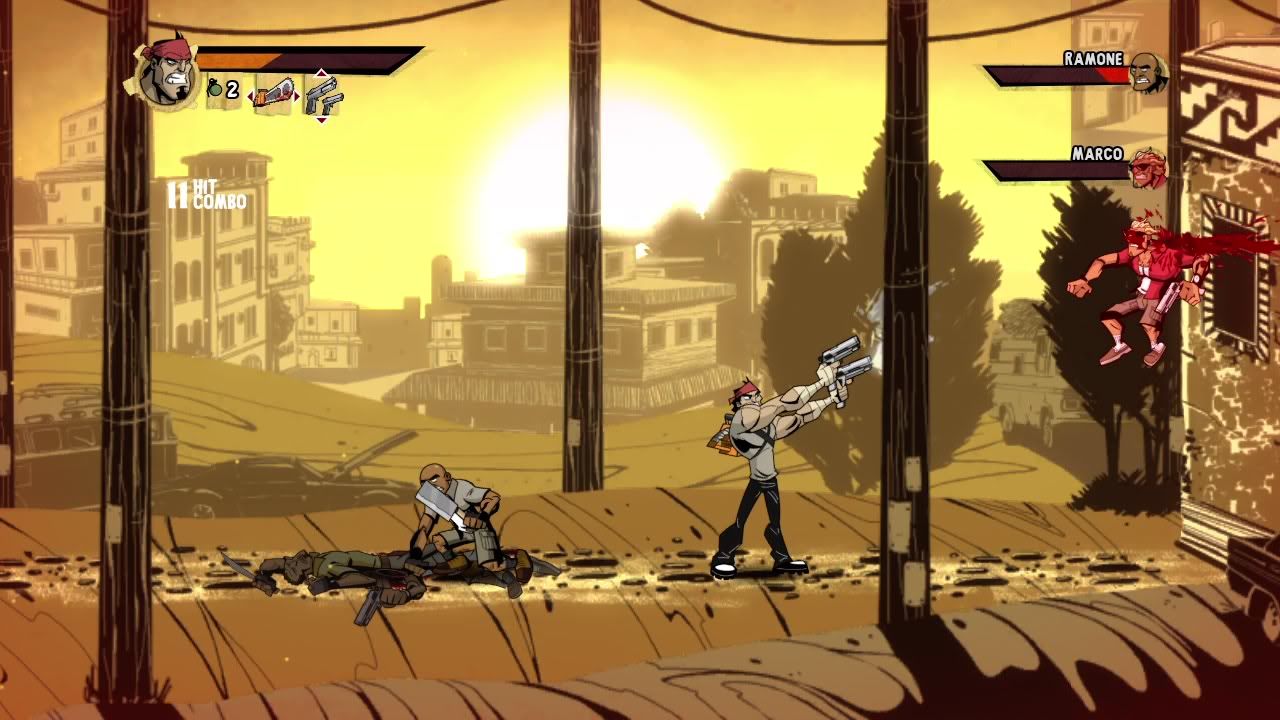Click the grenade item icon

click(215, 90)
